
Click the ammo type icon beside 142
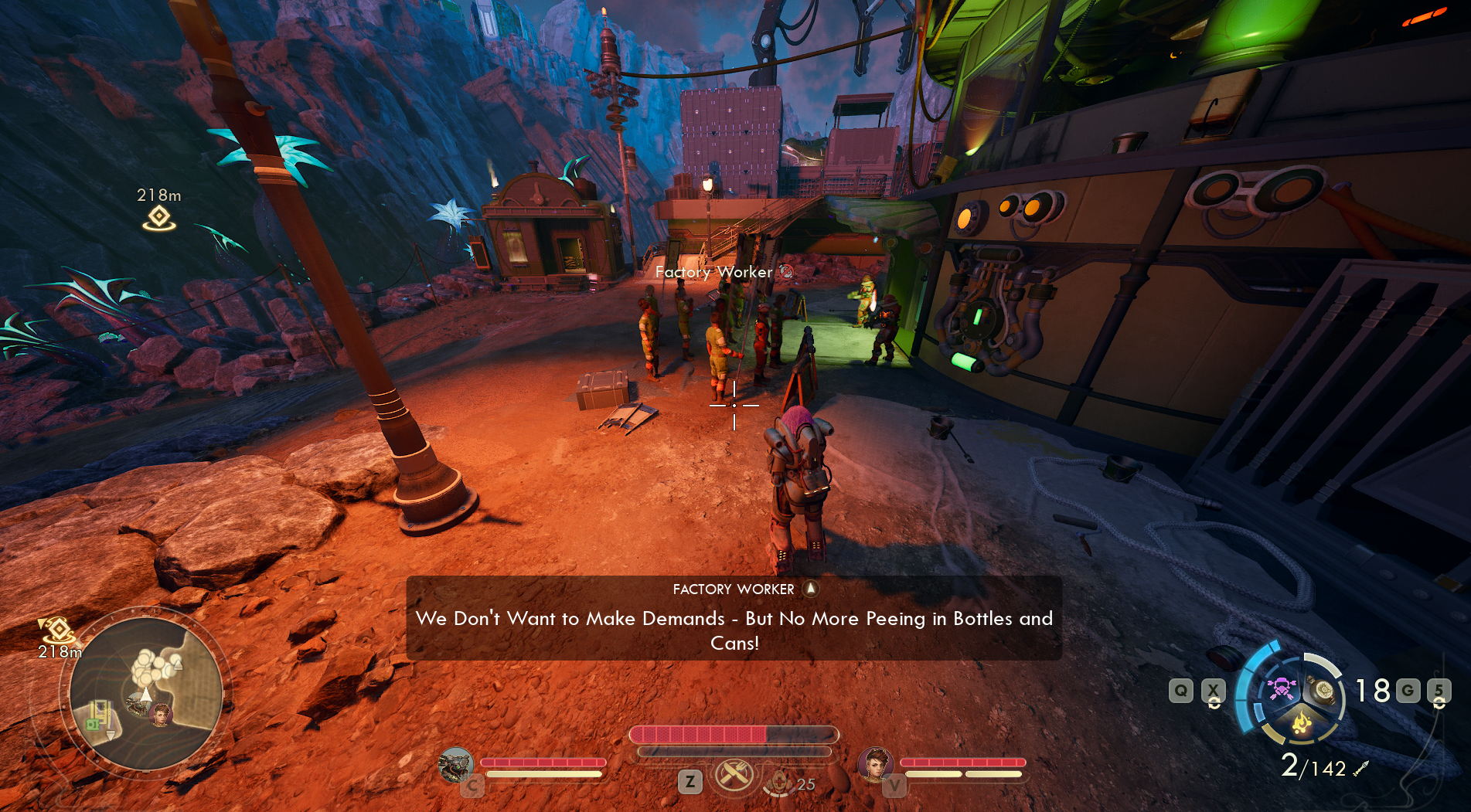point(1361,768)
